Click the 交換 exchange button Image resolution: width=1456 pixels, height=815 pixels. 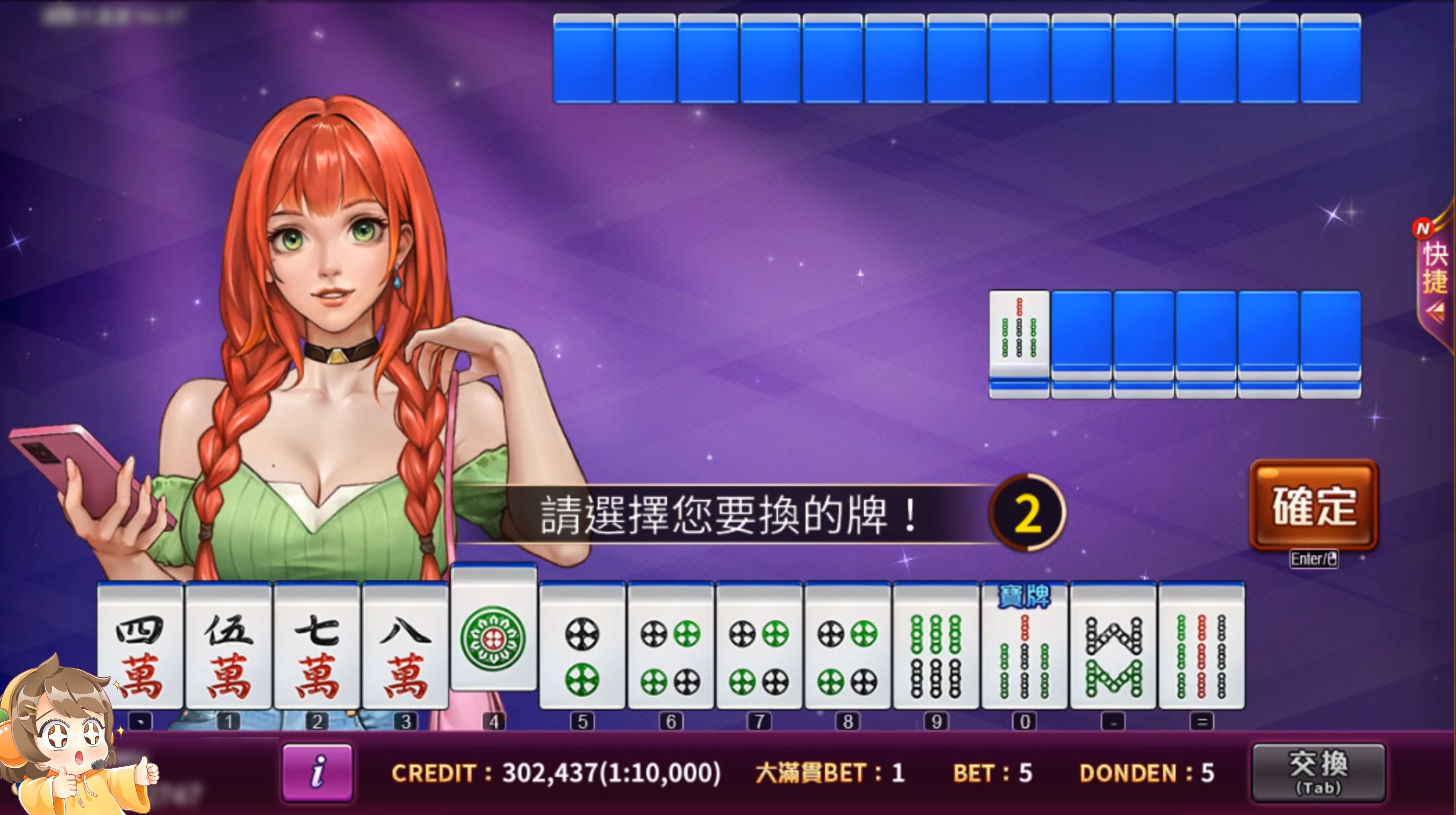(1318, 771)
